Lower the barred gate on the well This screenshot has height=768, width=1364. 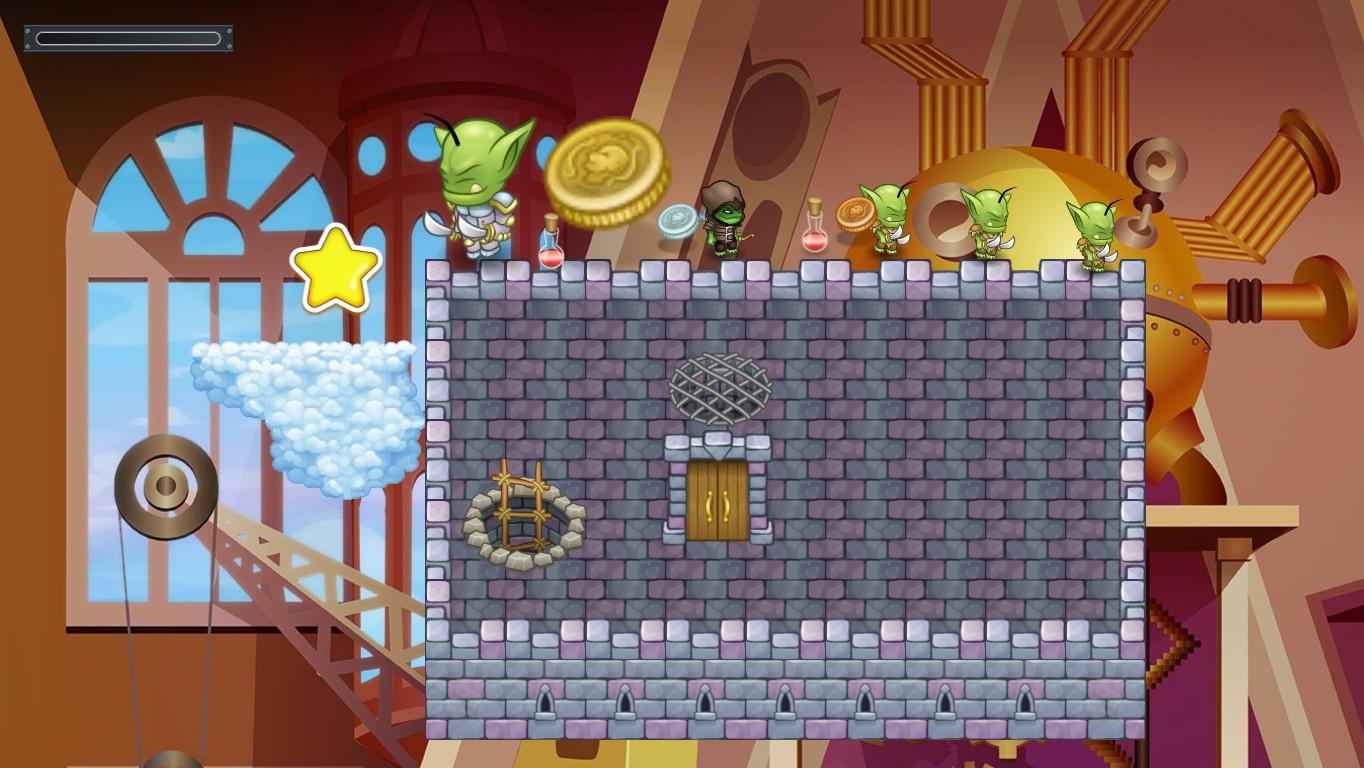pos(525,510)
